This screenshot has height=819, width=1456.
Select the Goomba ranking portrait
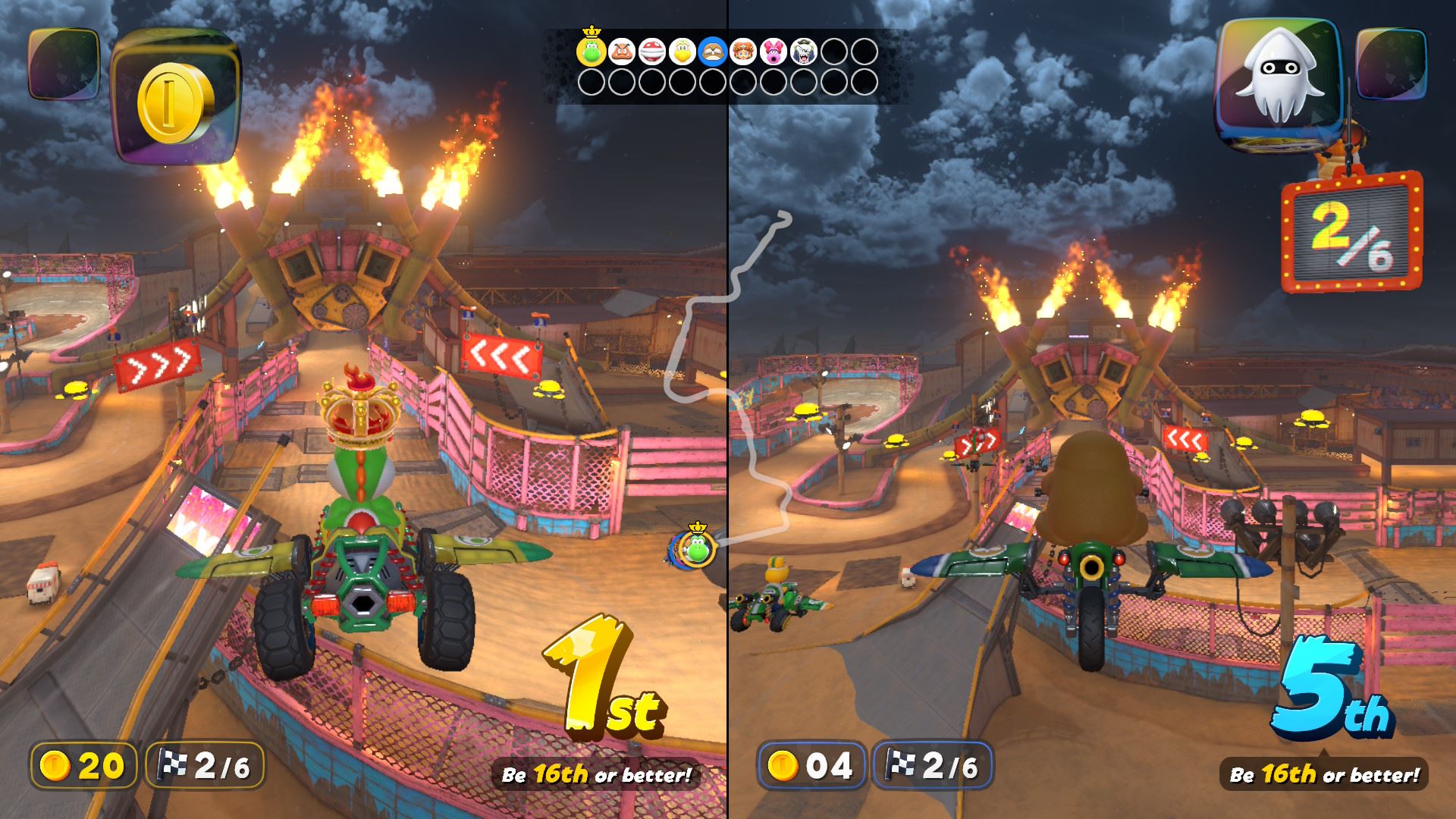(621, 52)
